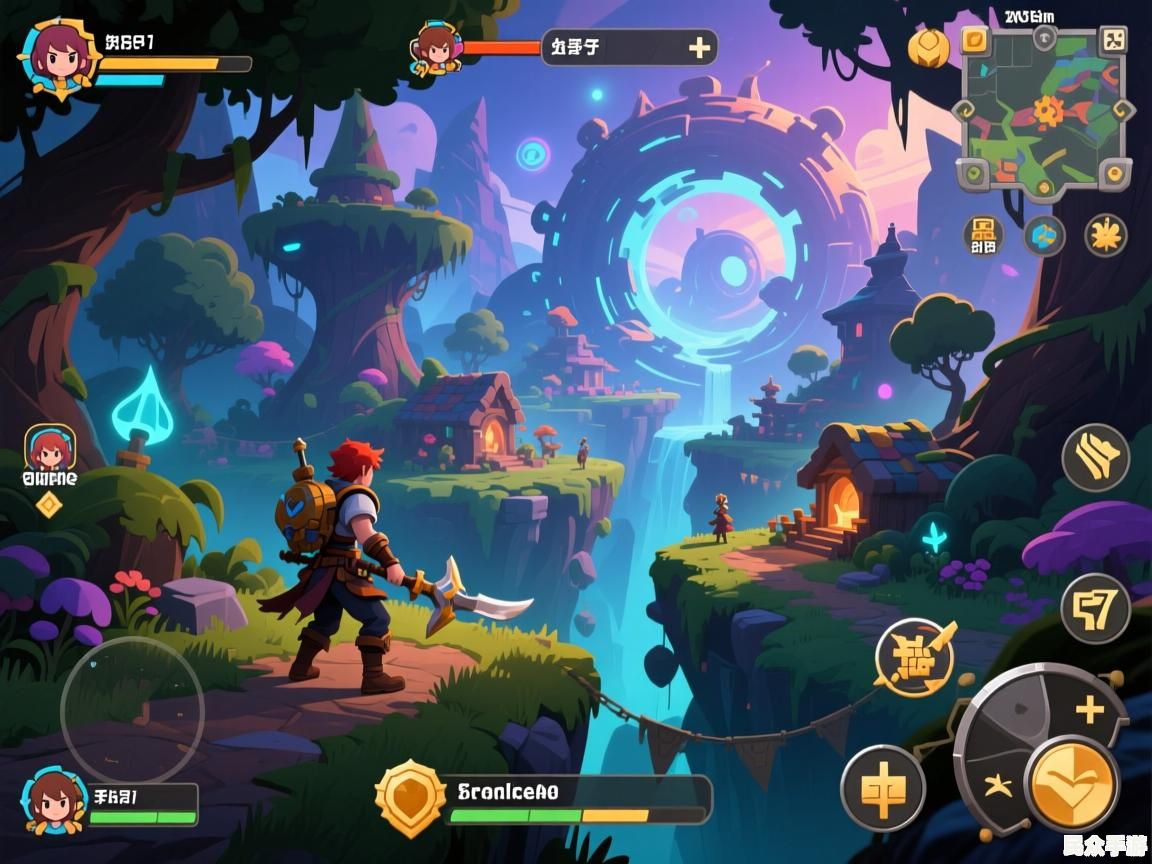Use the gold-ringed sword skill button
Image resolution: width=1152 pixels, height=864 pixels.
[914, 657]
